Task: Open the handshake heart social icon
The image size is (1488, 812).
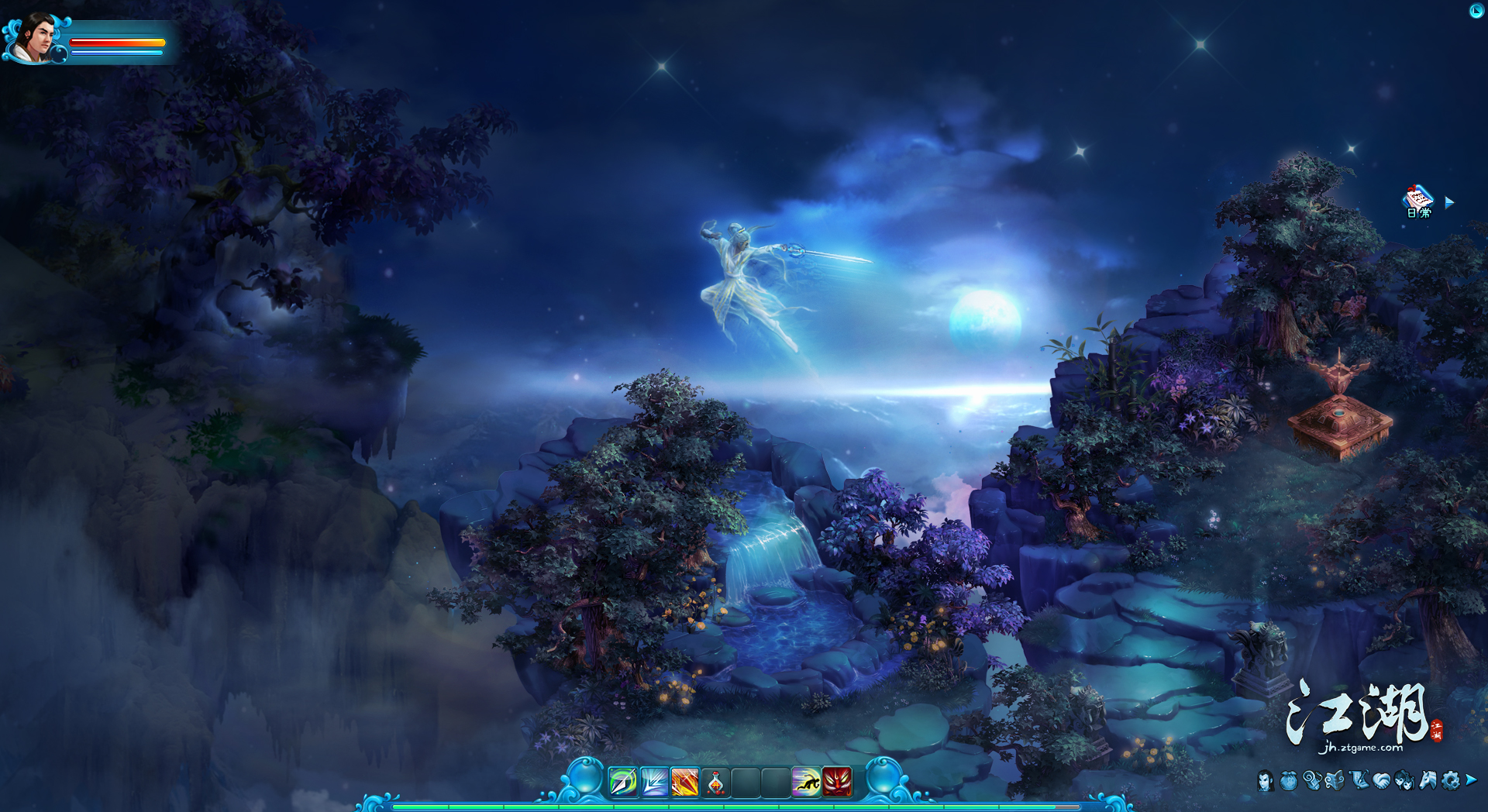Action: click(x=1381, y=780)
